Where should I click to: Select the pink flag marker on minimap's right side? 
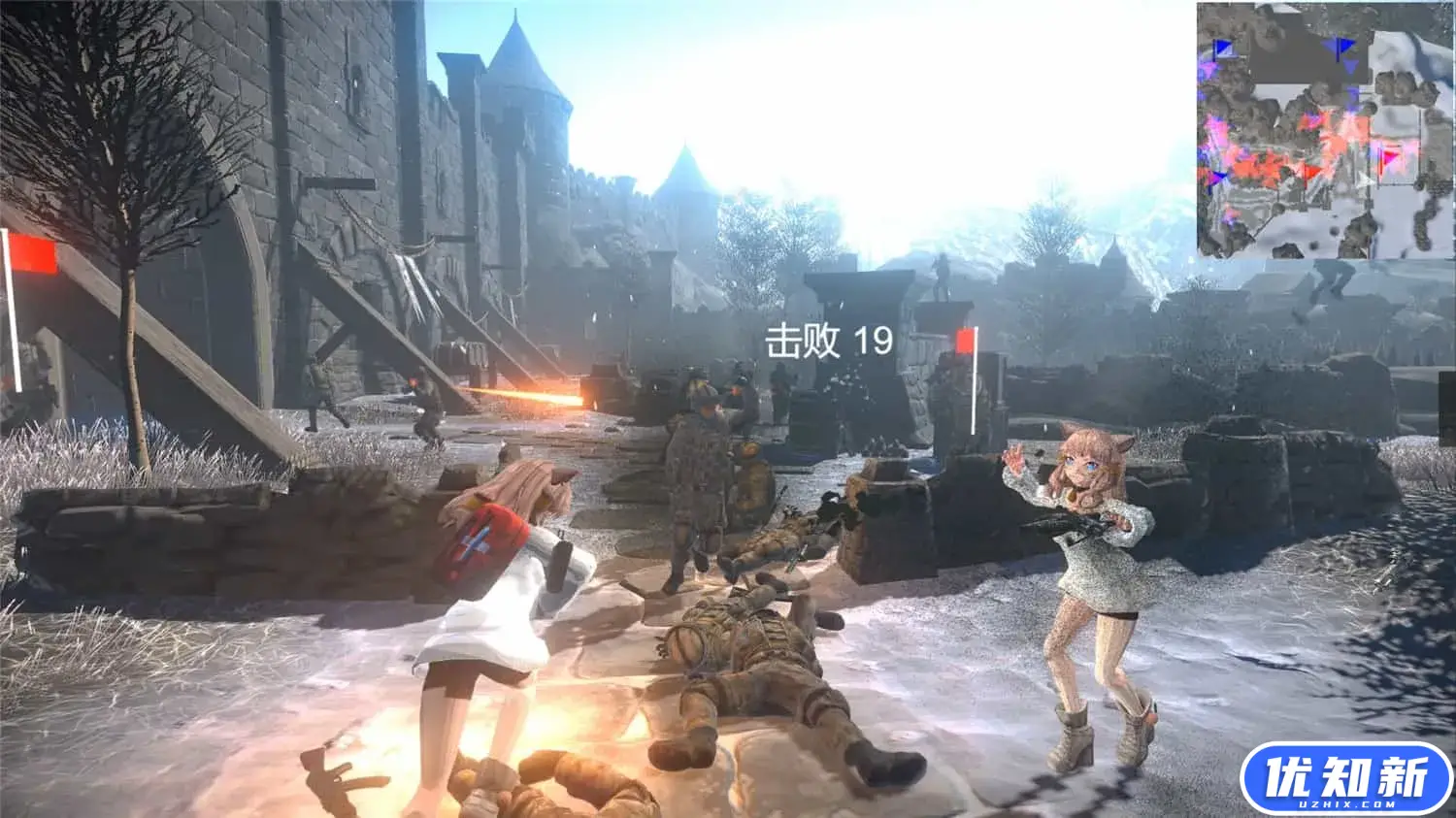[x=1390, y=155]
